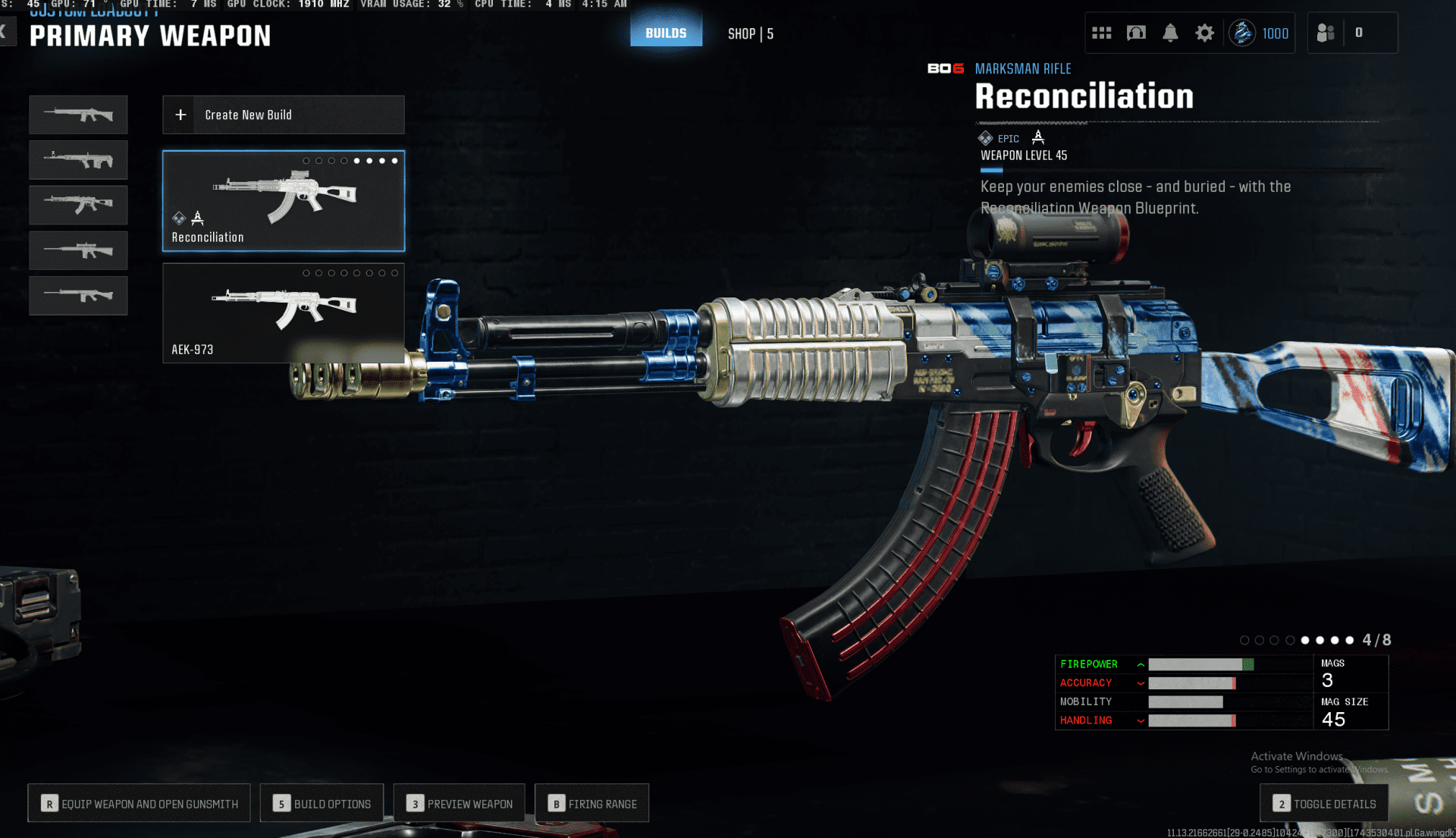Click Preview Weapon button
The height and width of the screenshot is (838, 1456).
tap(460, 803)
